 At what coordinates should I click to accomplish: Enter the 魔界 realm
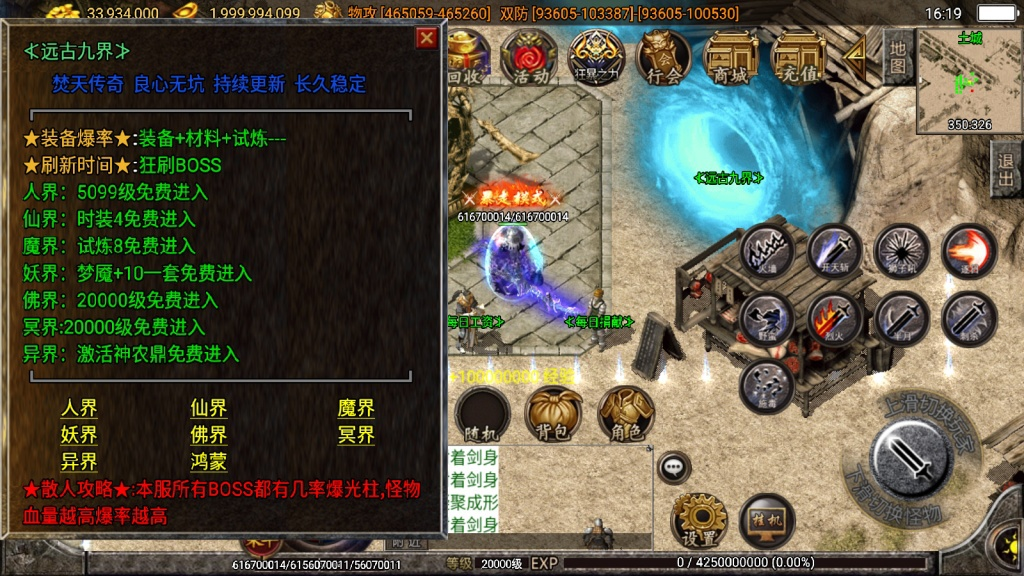(x=356, y=408)
